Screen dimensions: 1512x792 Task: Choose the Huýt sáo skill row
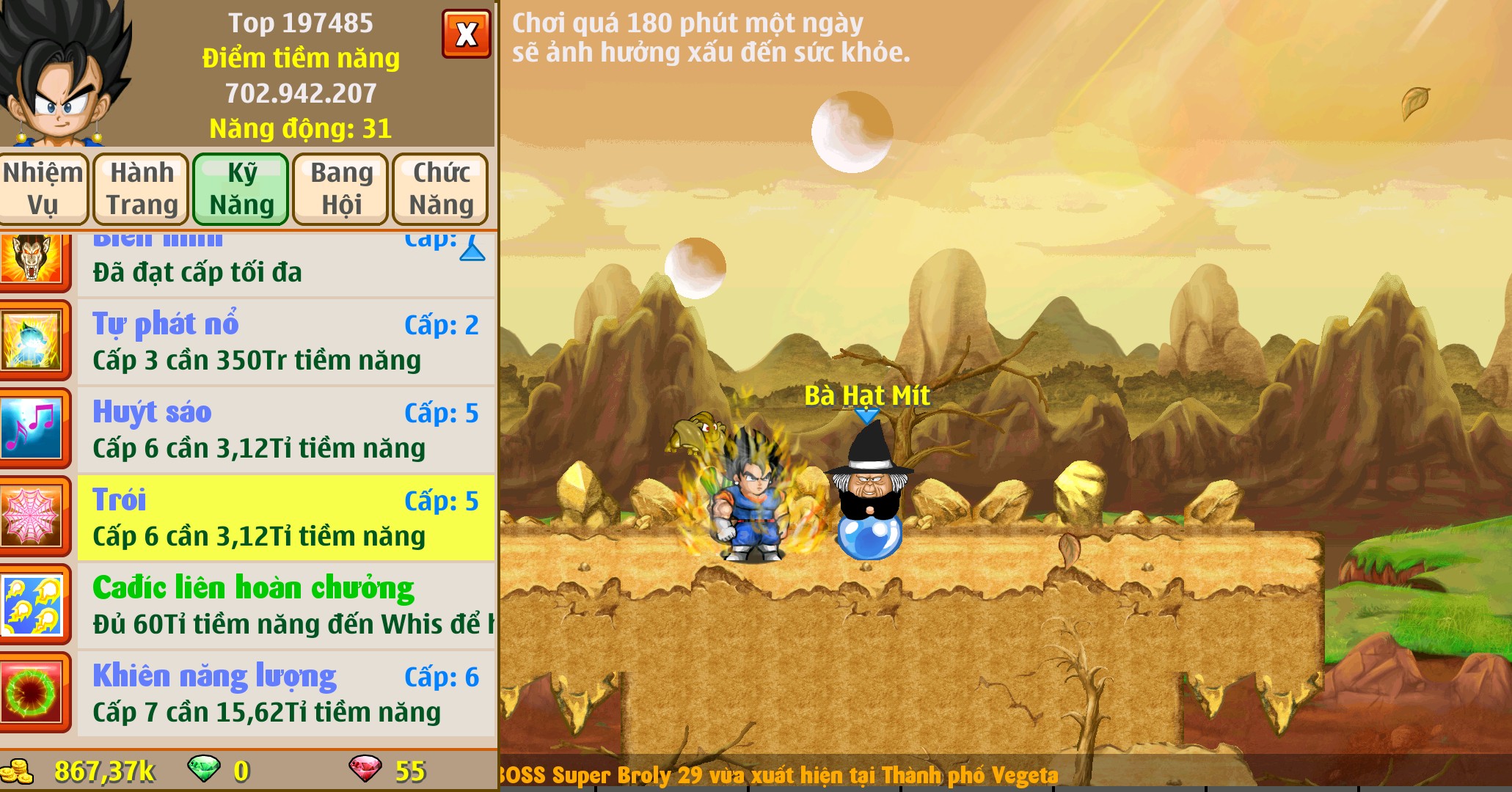pyautogui.click(x=286, y=430)
